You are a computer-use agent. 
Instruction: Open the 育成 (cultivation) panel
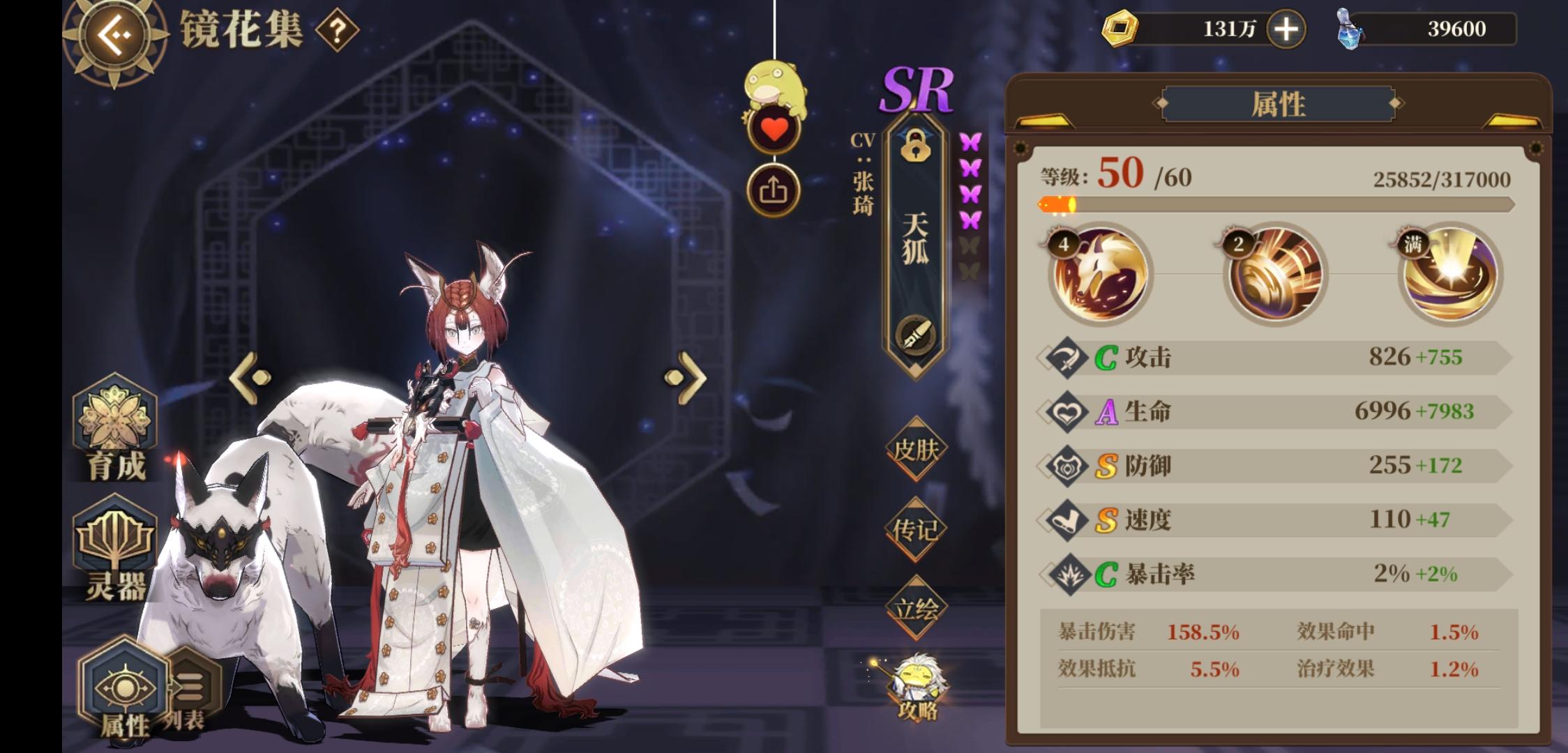pyautogui.click(x=114, y=434)
